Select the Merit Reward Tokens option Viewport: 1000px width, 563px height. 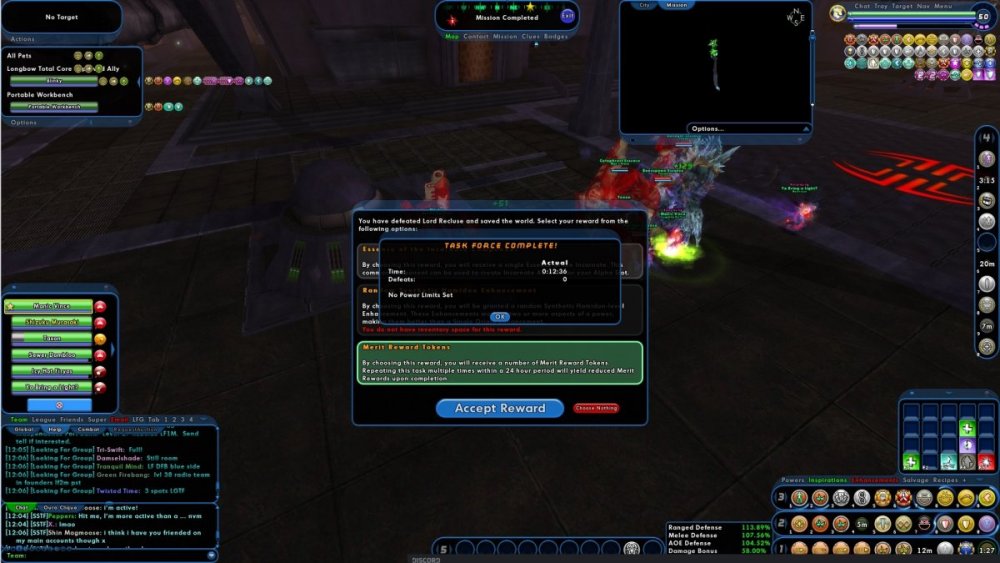pos(500,362)
